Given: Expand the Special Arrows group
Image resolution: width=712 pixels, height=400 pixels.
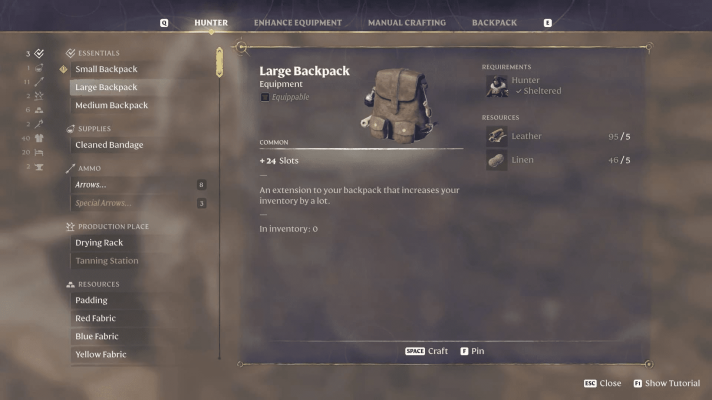Looking at the screenshot, I should click(x=103, y=203).
